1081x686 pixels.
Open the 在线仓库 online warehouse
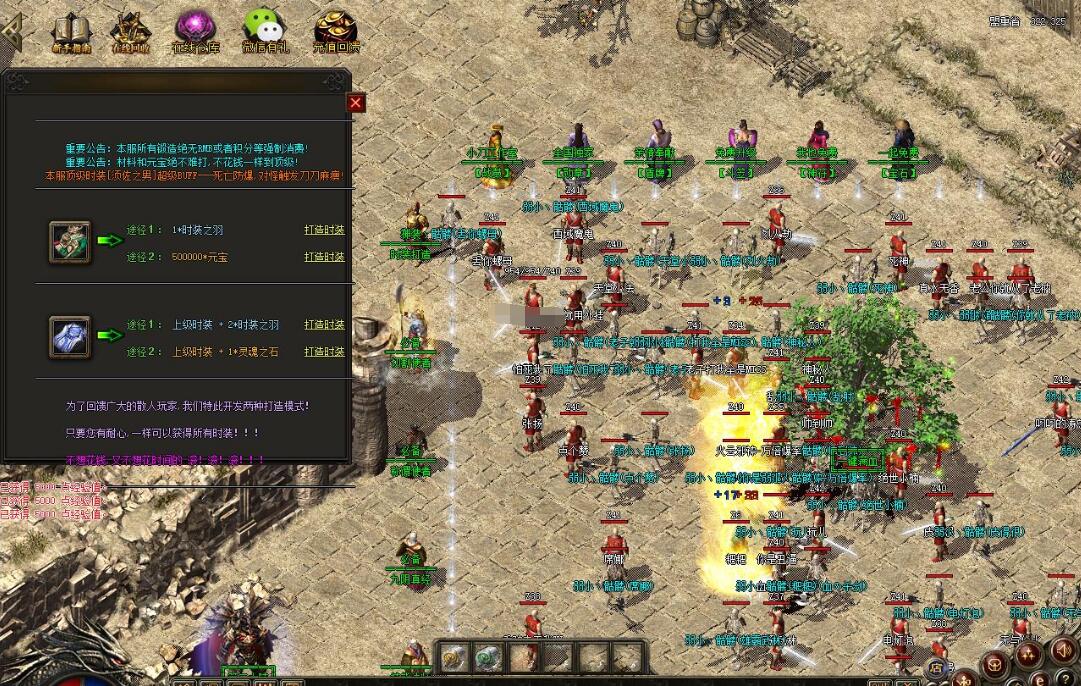[195, 31]
